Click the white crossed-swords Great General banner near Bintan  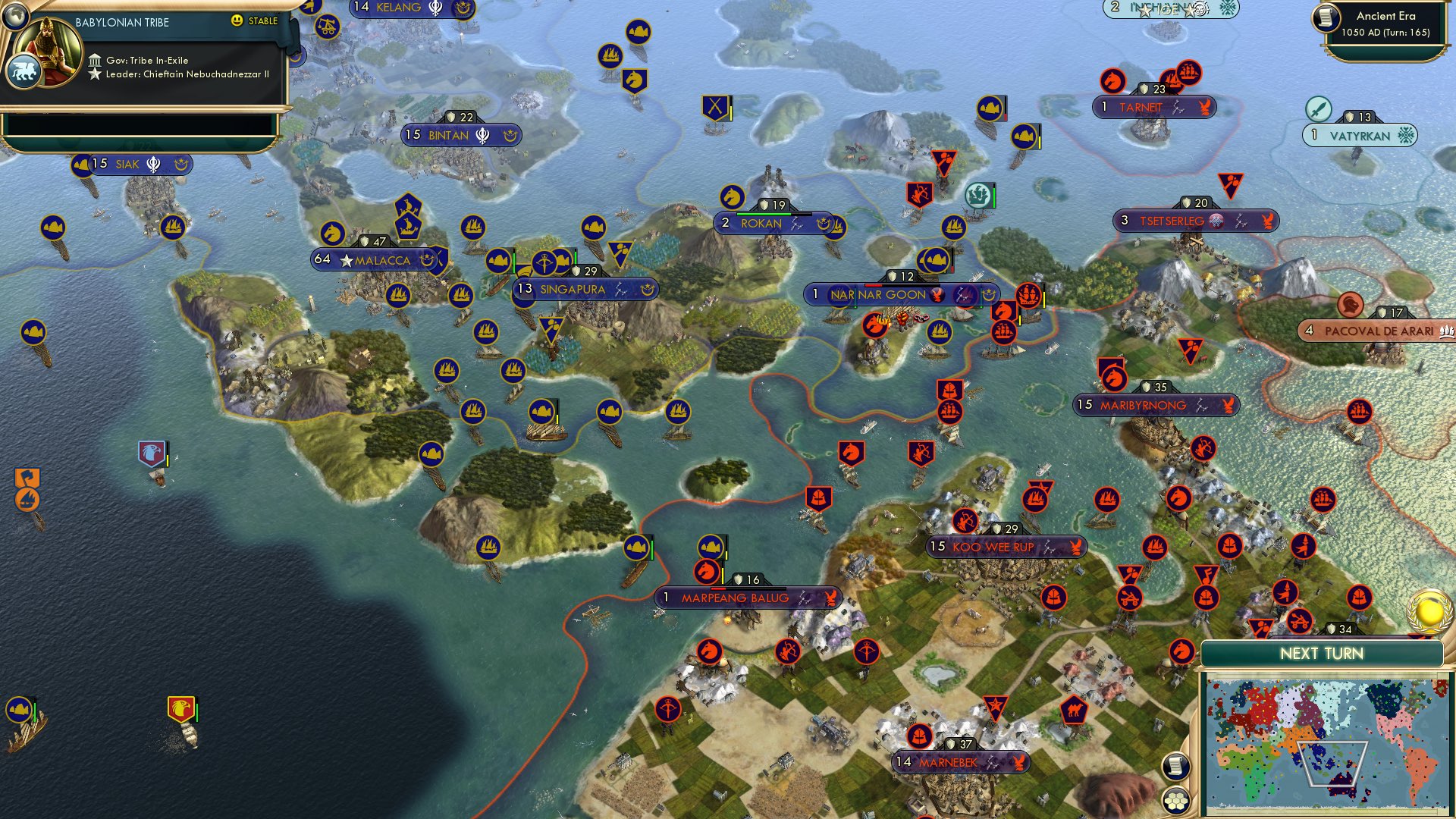715,107
